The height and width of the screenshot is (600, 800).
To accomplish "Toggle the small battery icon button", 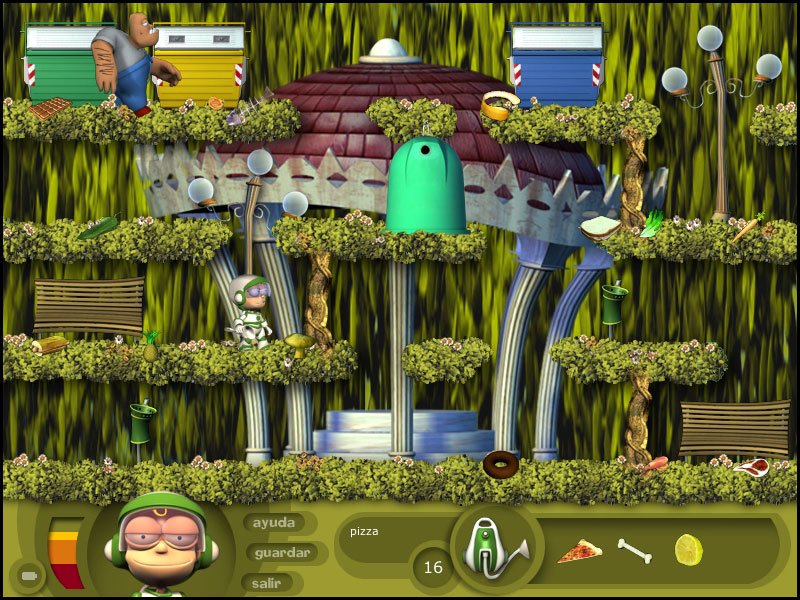I will point(28,576).
